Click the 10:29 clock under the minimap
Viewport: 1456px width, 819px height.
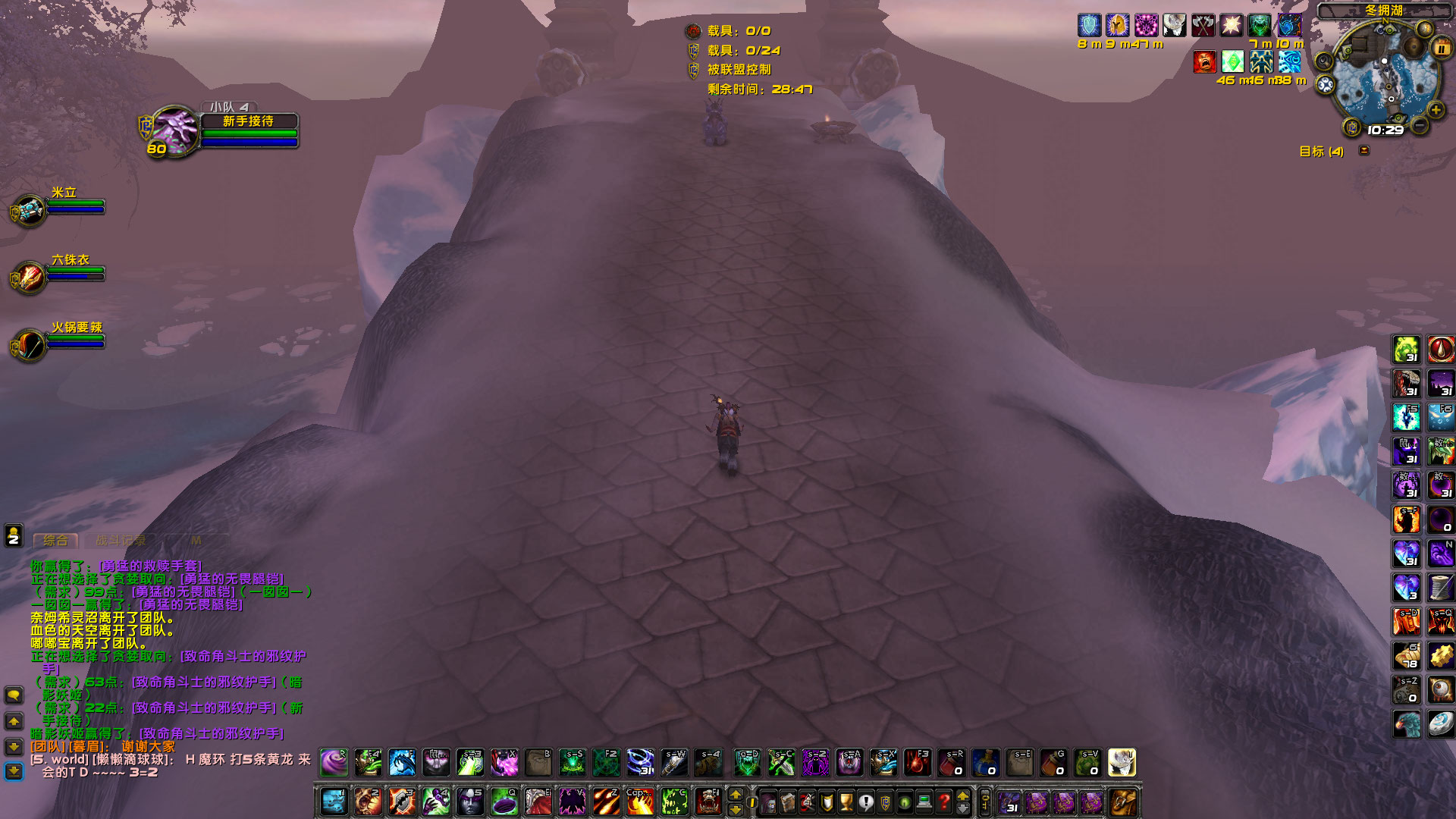[1385, 130]
